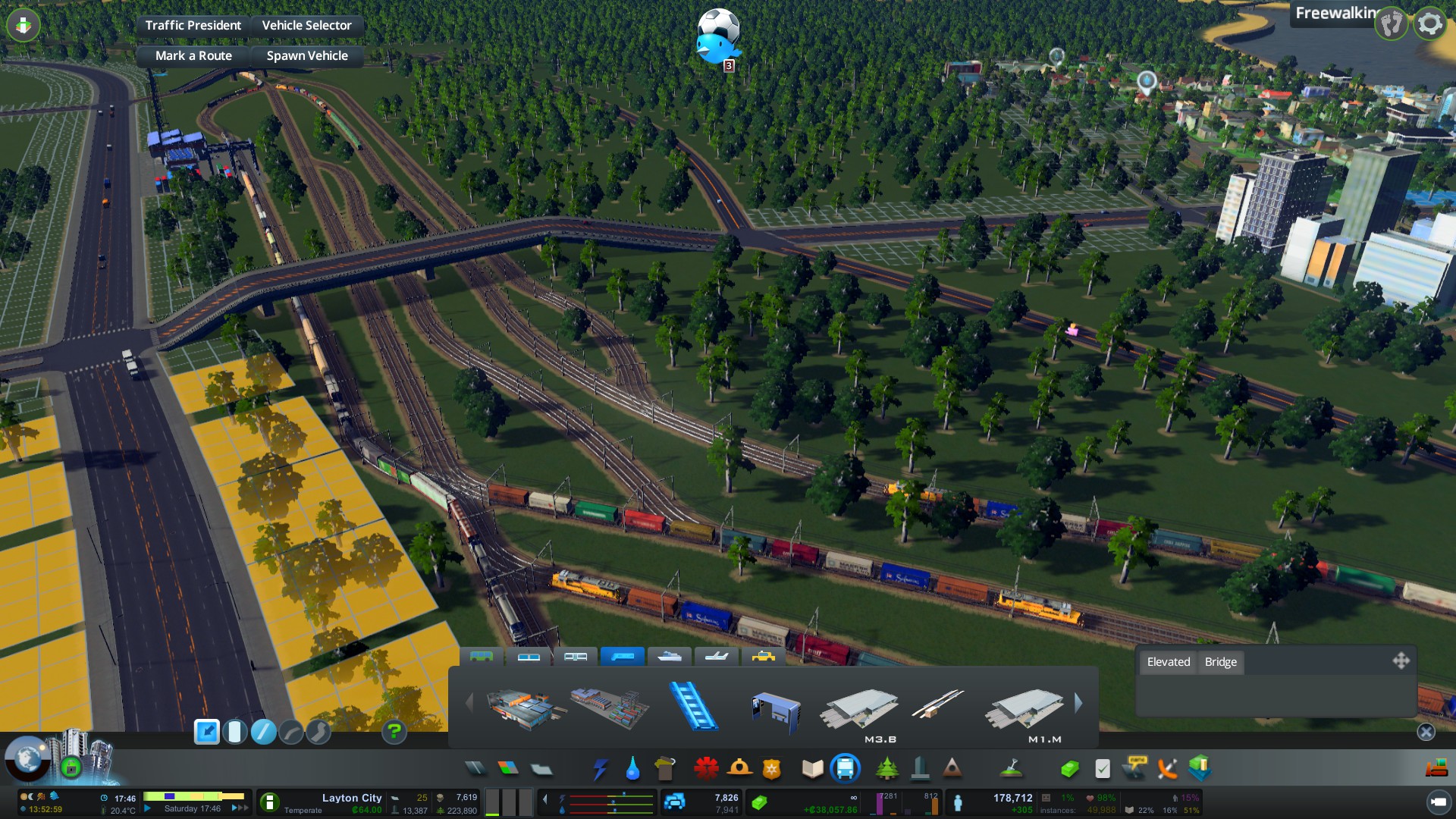1456x819 pixels.
Task: Open the Layton City info panel
Action: coord(351,798)
